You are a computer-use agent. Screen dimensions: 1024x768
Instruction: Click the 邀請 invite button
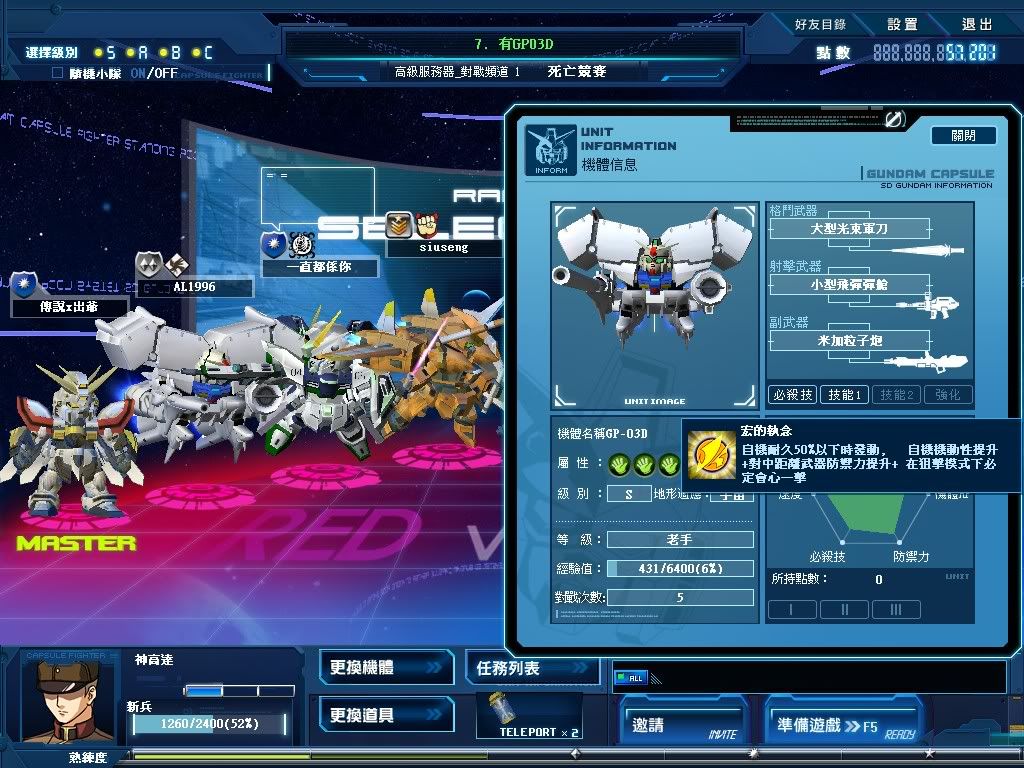pyautogui.click(x=683, y=725)
